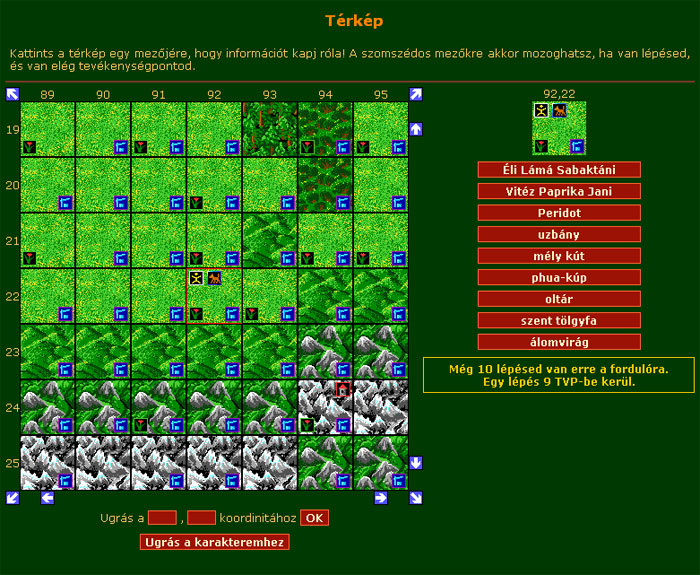Select the snowy mountain tile with the red marker

(x=325, y=407)
